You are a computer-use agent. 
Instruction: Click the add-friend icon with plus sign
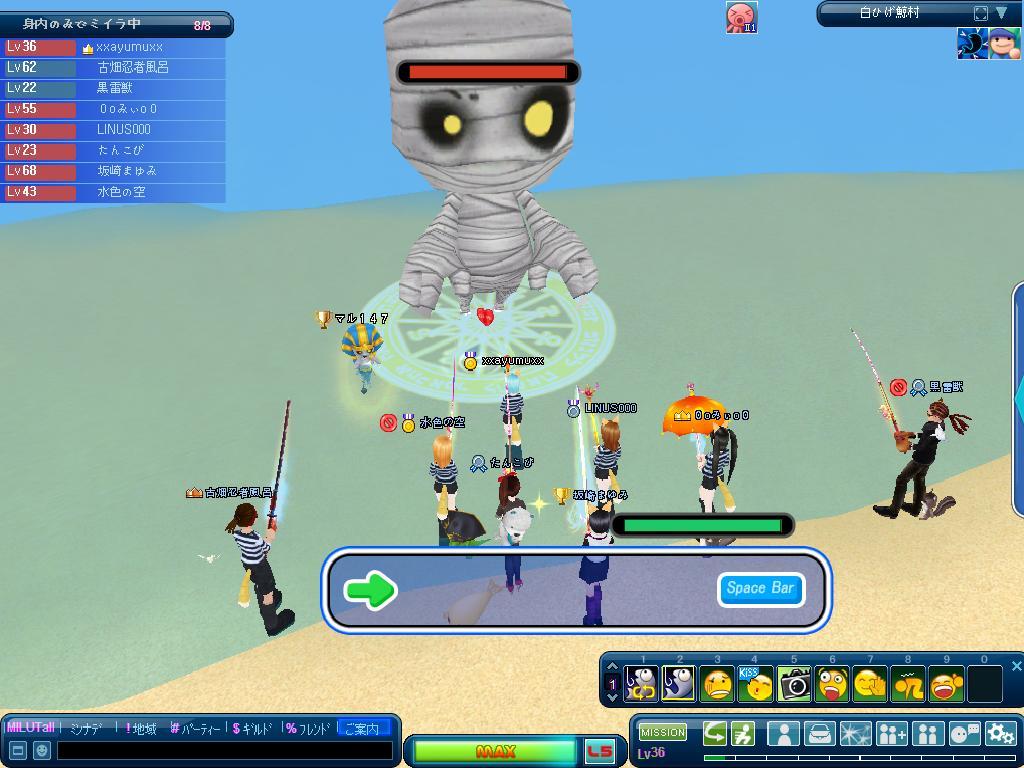coord(891,734)
